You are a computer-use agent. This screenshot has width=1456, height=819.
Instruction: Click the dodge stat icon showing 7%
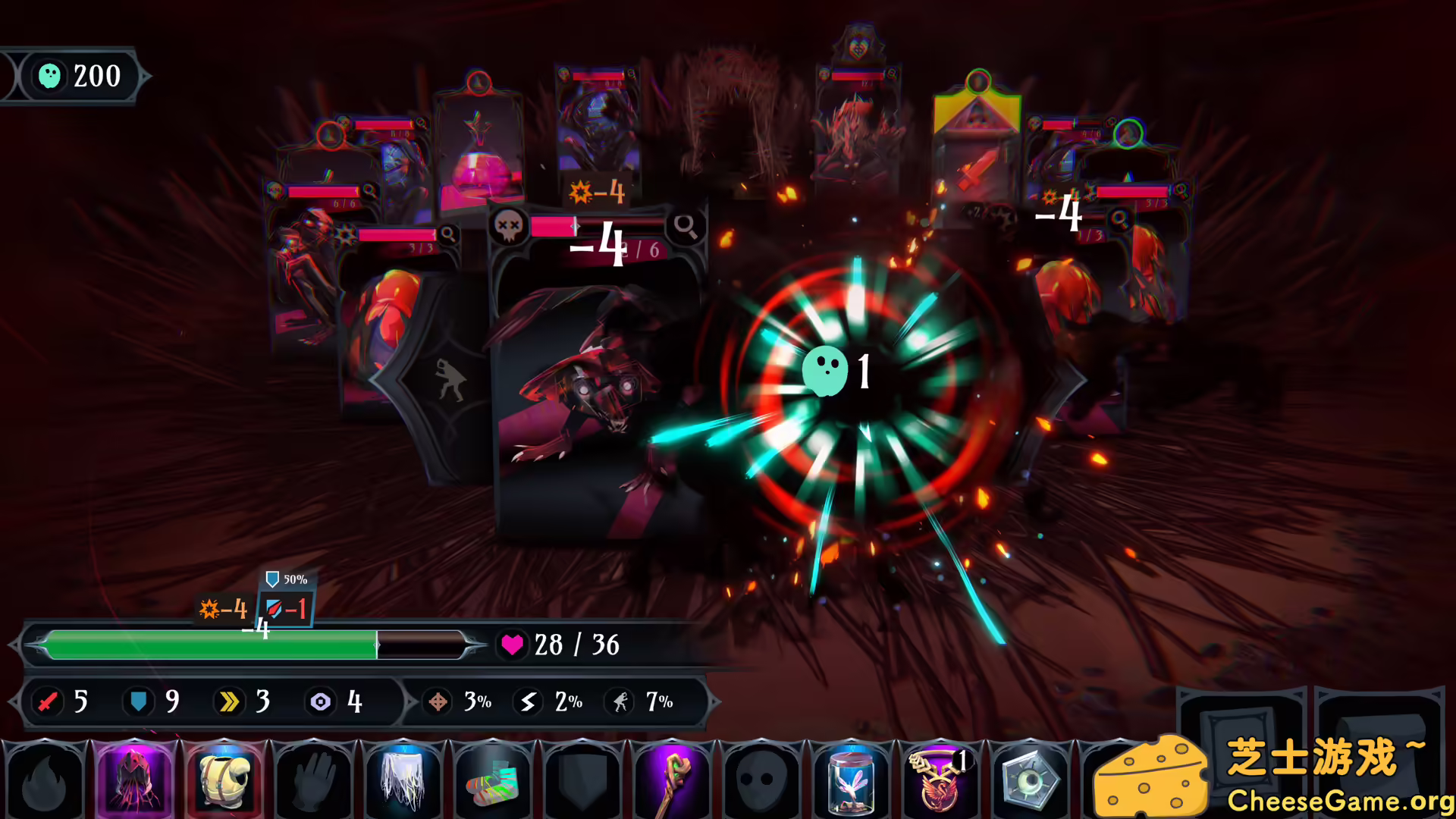click(620, 702)
